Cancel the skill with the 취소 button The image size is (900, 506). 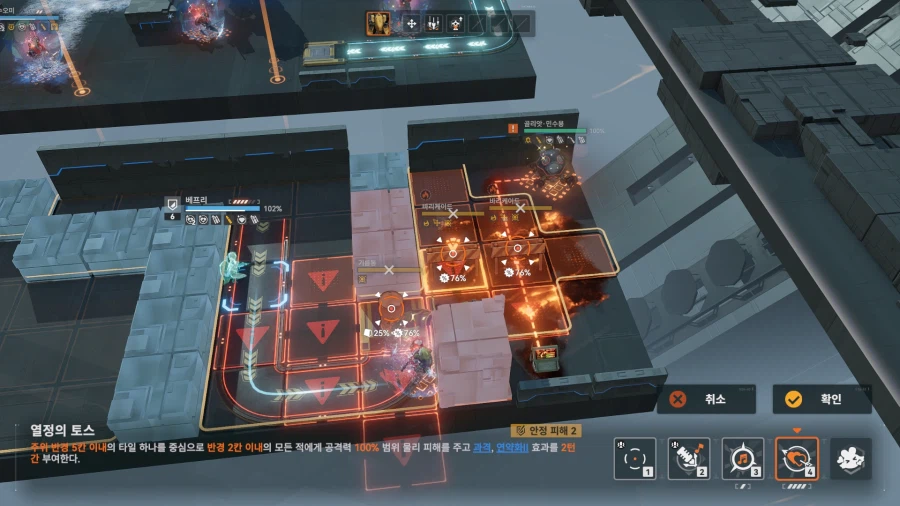(705, 399)
